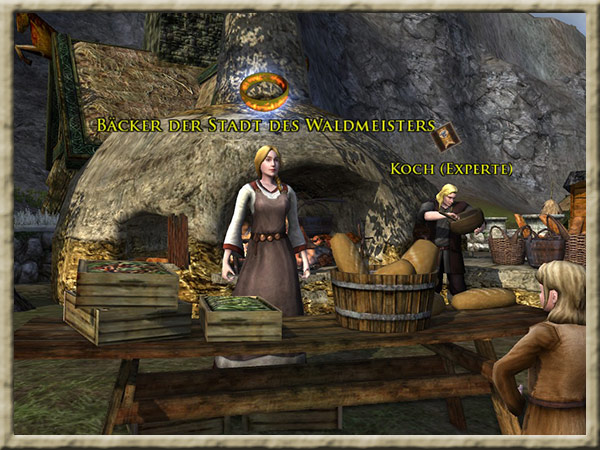Viewport: 600px width, 450px height.
Task: Click the golden ring quest marker
Action: point(264,91)
